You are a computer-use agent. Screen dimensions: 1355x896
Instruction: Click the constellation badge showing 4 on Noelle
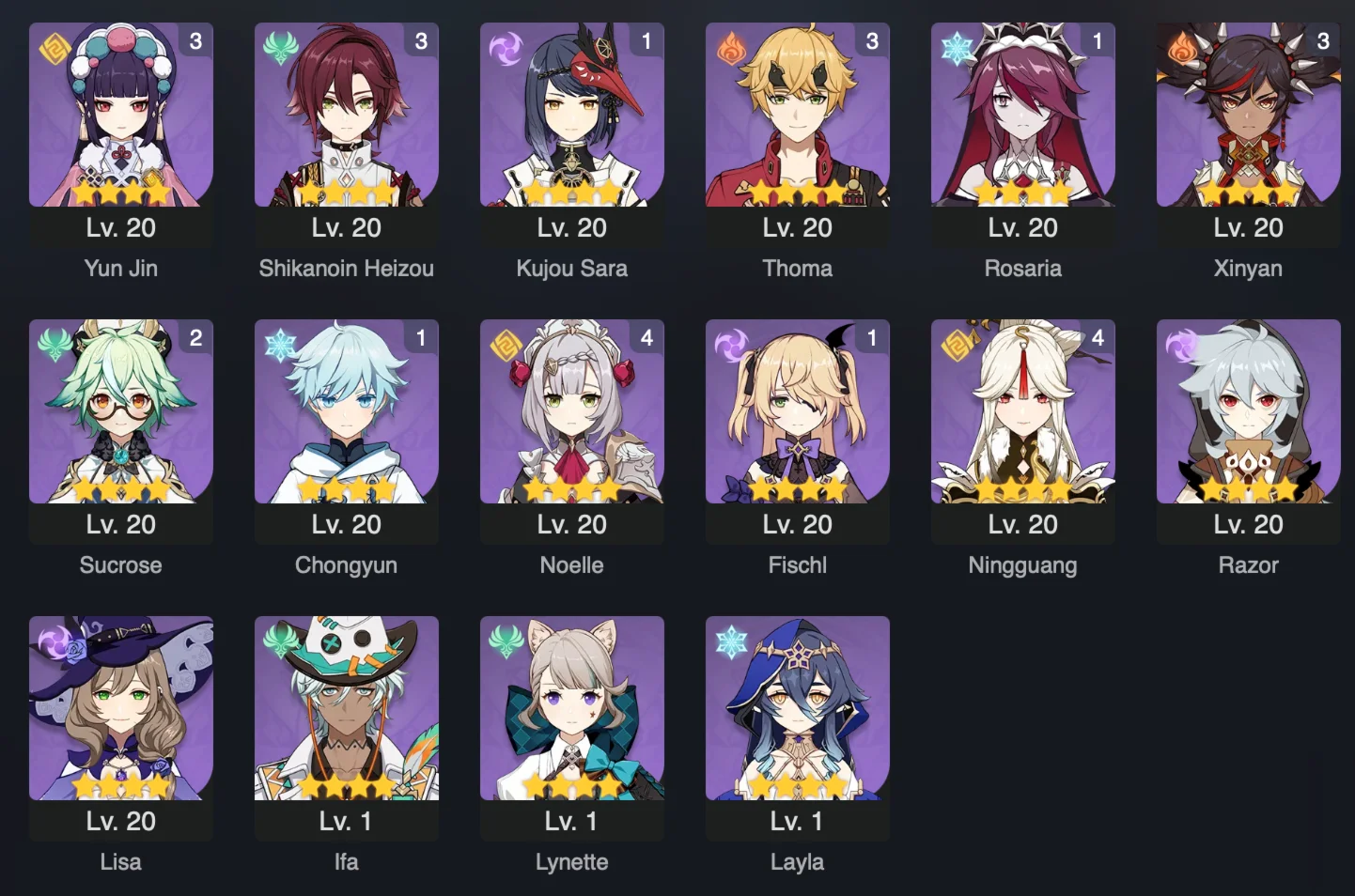tap(646, 338)
